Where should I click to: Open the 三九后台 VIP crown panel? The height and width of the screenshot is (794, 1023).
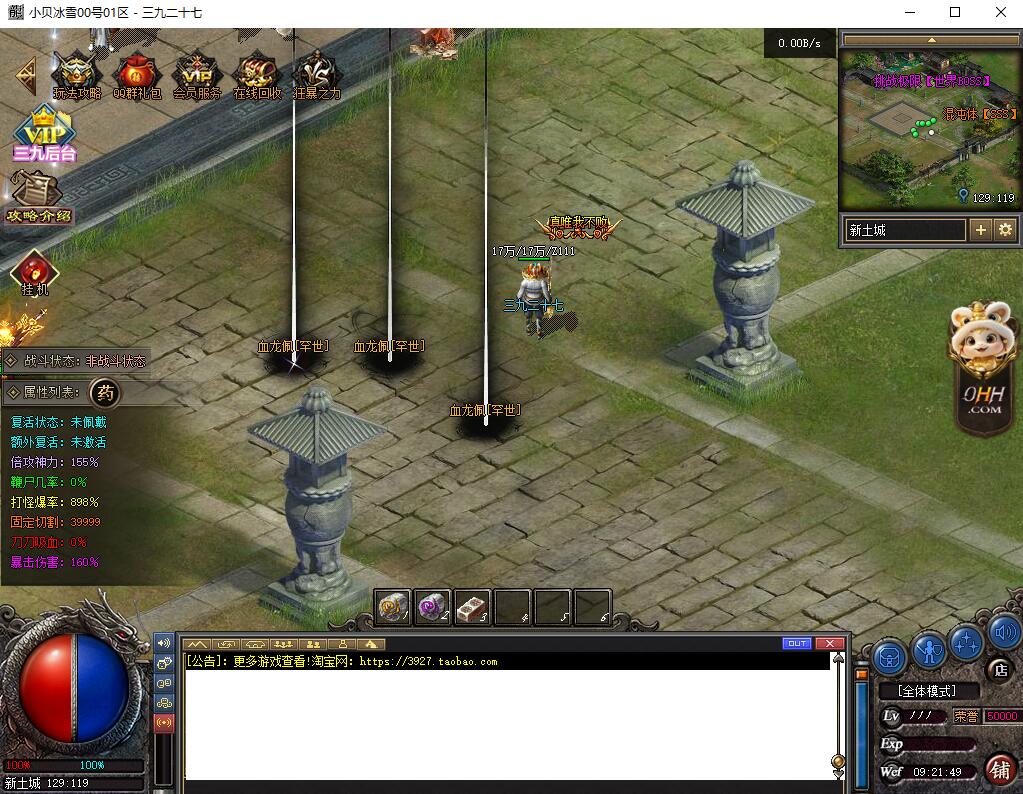tap(44, 133)
